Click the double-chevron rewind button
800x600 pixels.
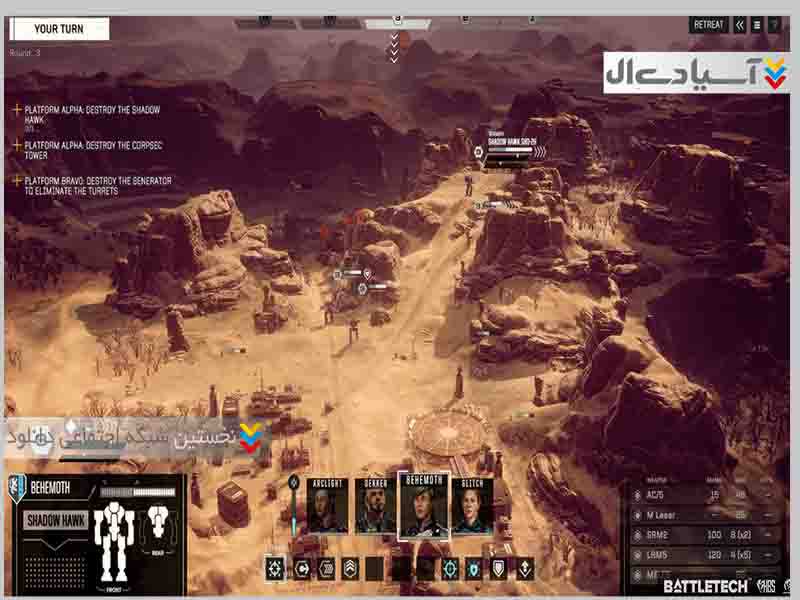point(740,25)
